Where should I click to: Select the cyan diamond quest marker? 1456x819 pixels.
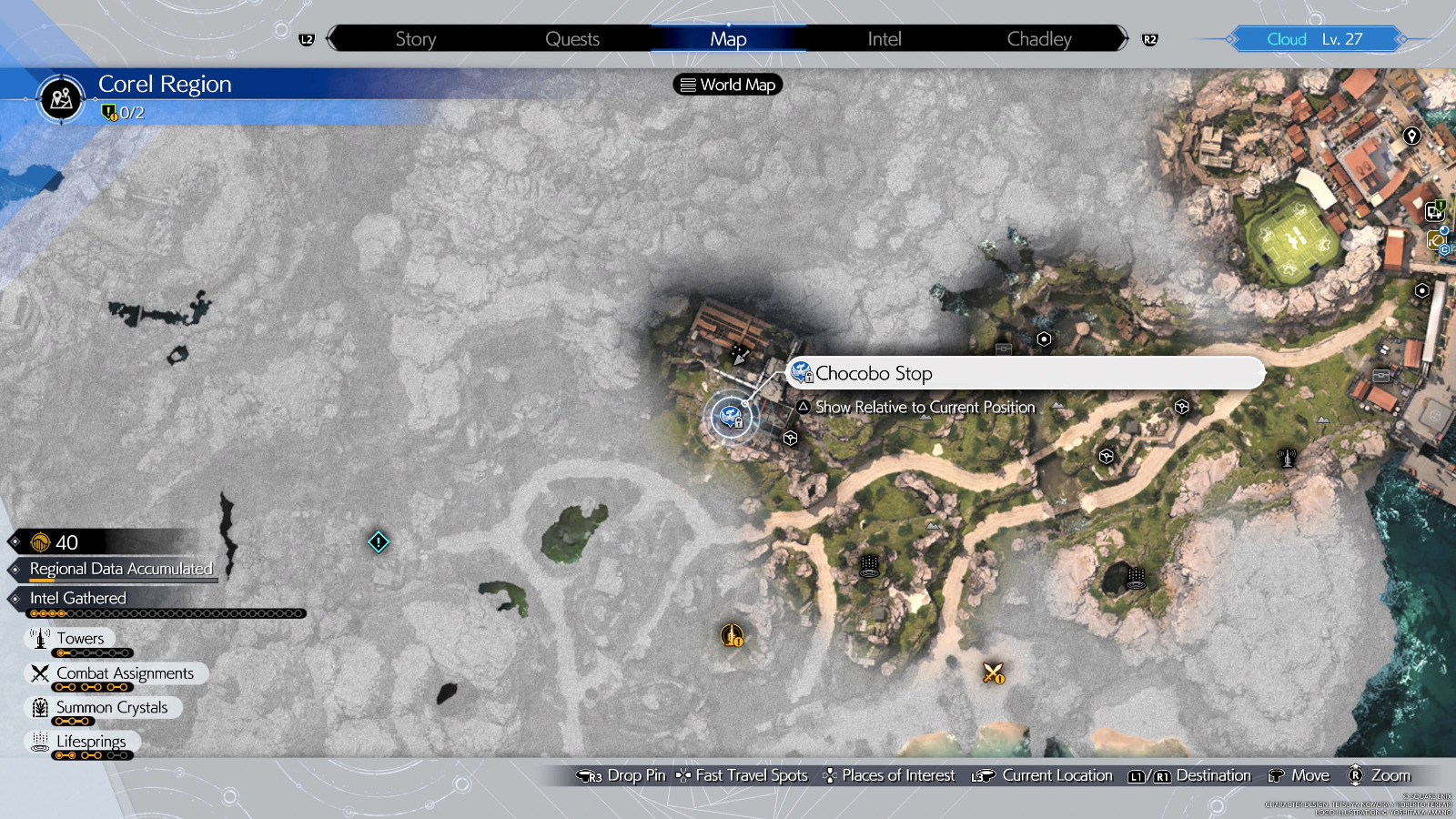[379, 542]
